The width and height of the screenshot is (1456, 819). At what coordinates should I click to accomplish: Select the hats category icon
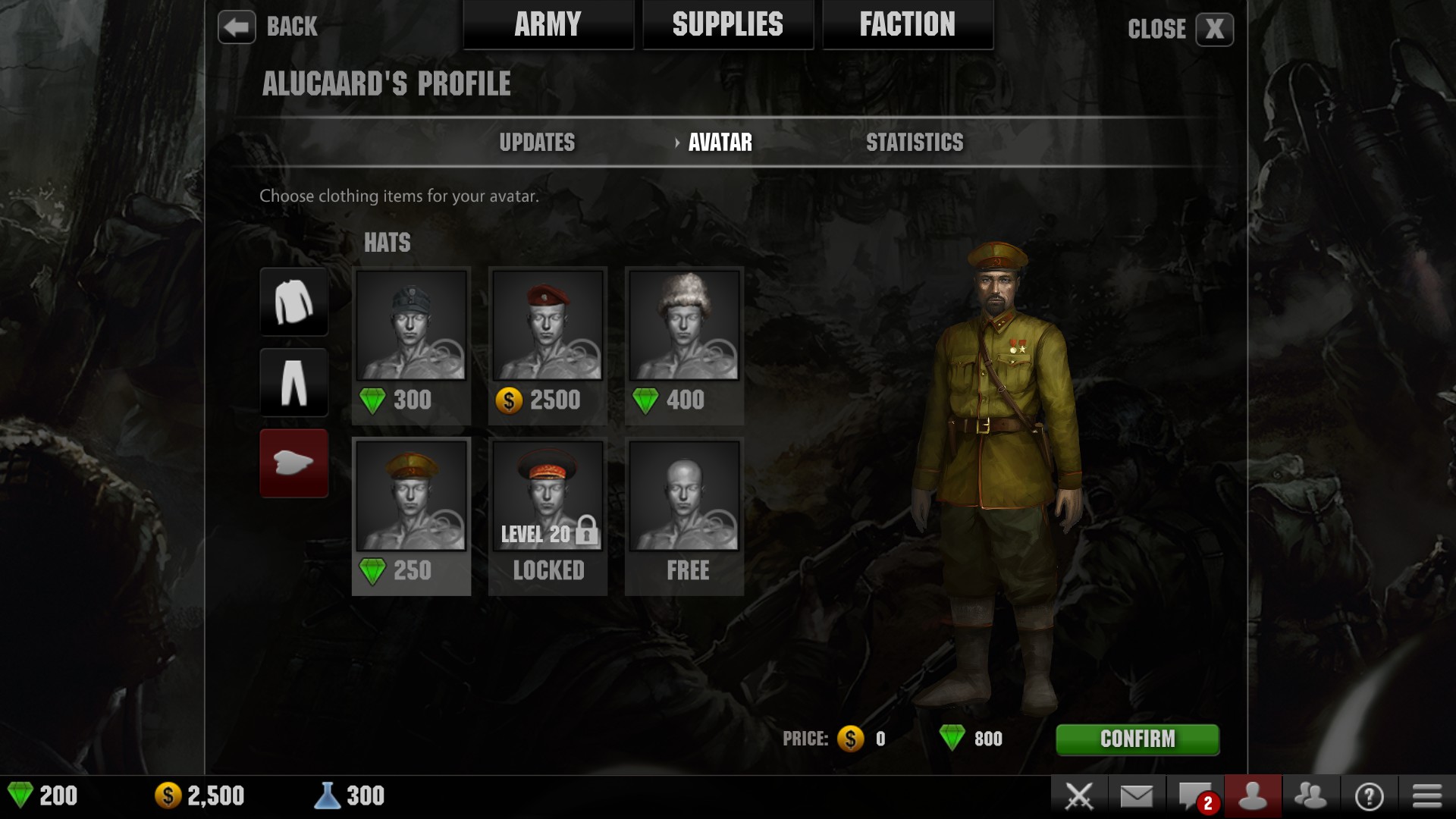point(293,463)
